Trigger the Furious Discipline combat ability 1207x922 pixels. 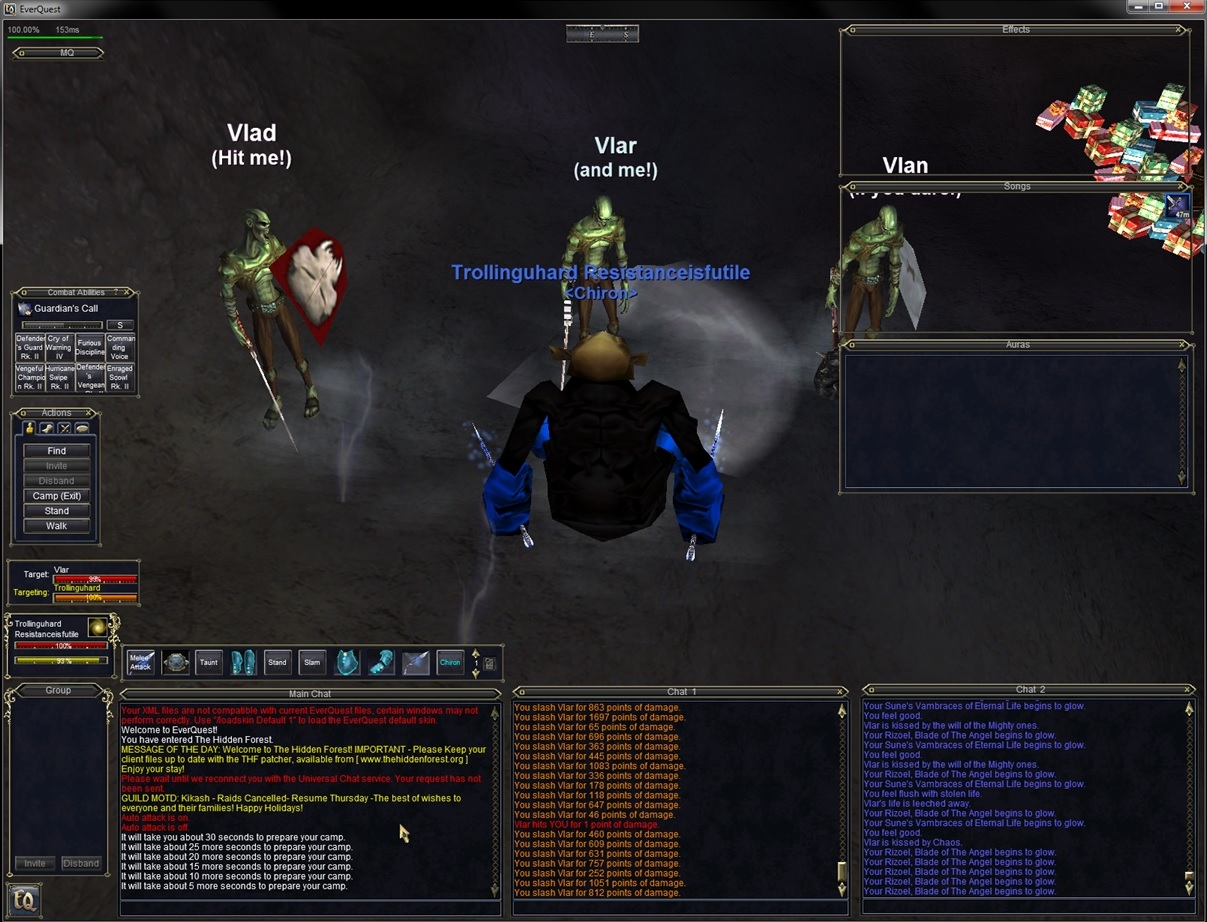point(90,347)
